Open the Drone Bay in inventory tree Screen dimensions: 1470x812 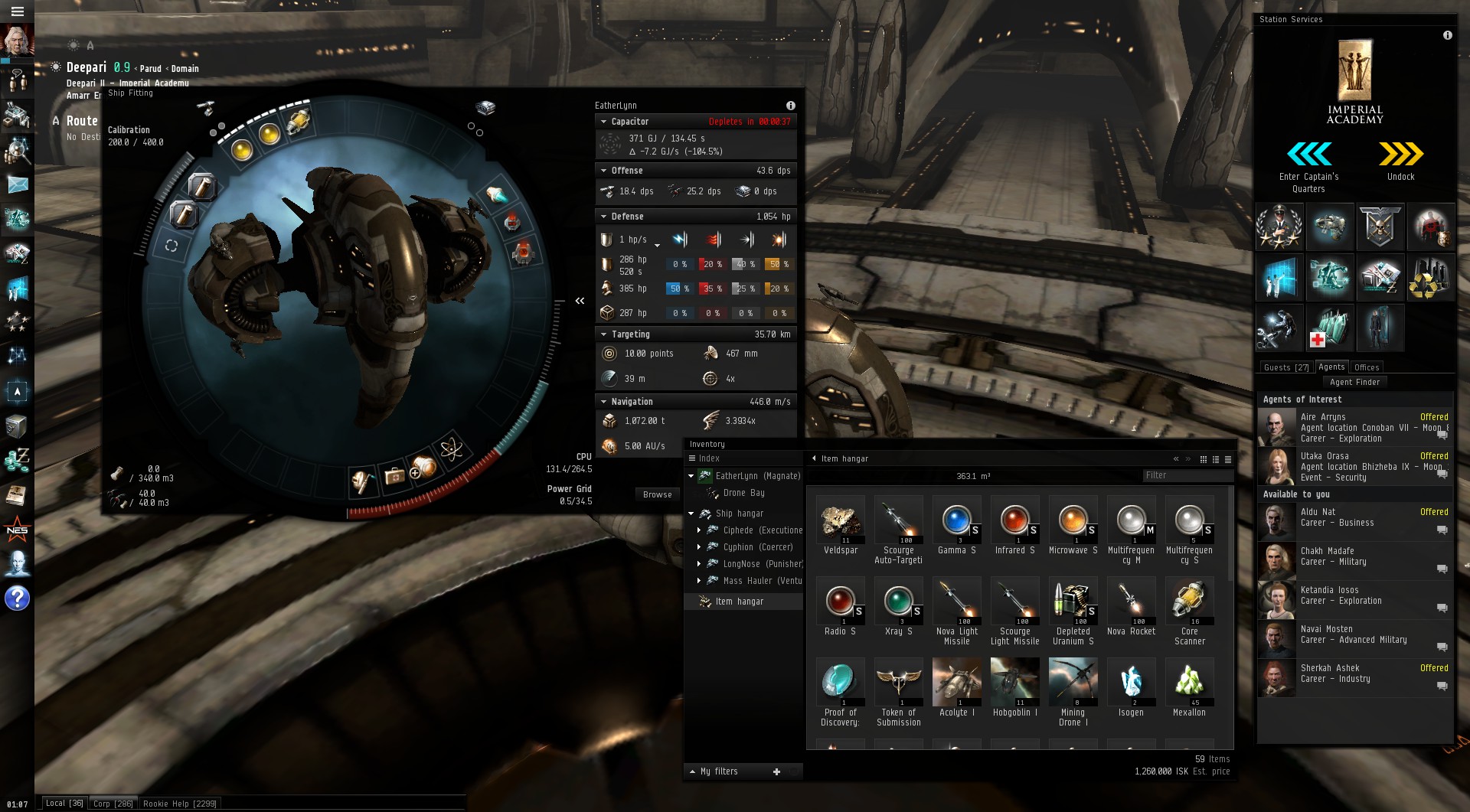point(743,493)
